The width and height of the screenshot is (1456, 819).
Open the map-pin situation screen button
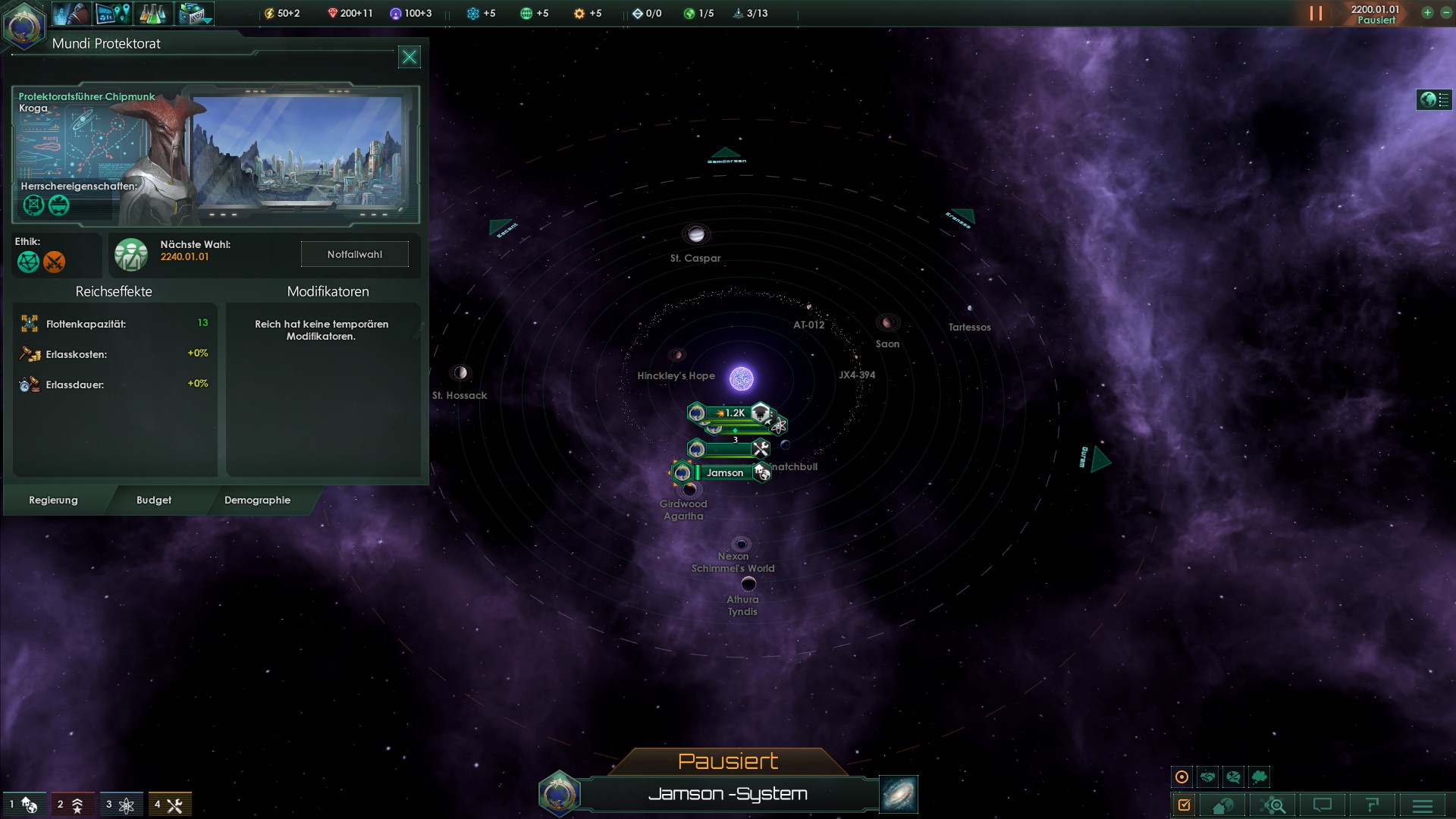click(112, 14)
